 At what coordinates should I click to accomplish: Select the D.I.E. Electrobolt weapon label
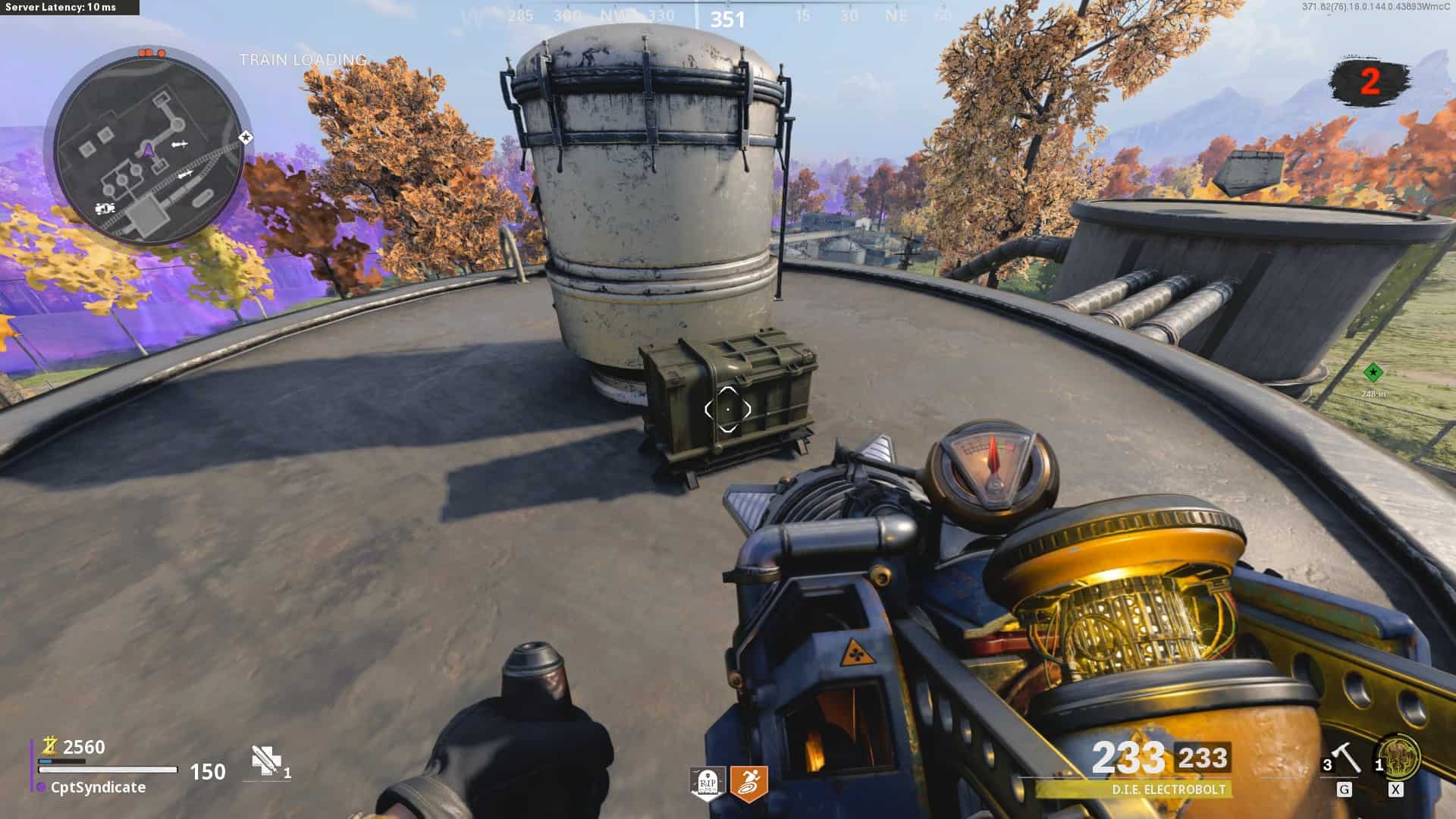1168,789
